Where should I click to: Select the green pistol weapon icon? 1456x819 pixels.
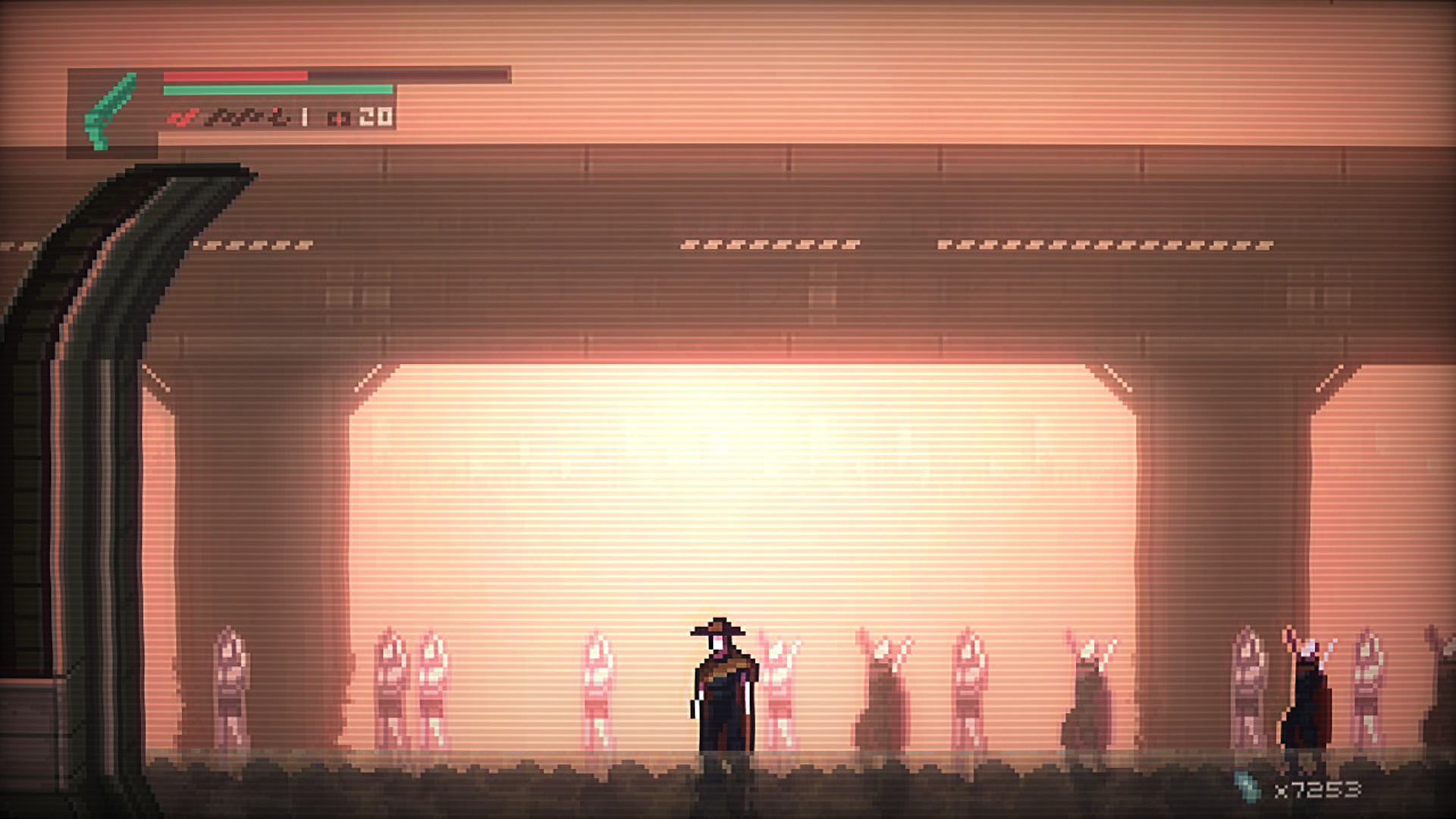(x=111, y=111)
